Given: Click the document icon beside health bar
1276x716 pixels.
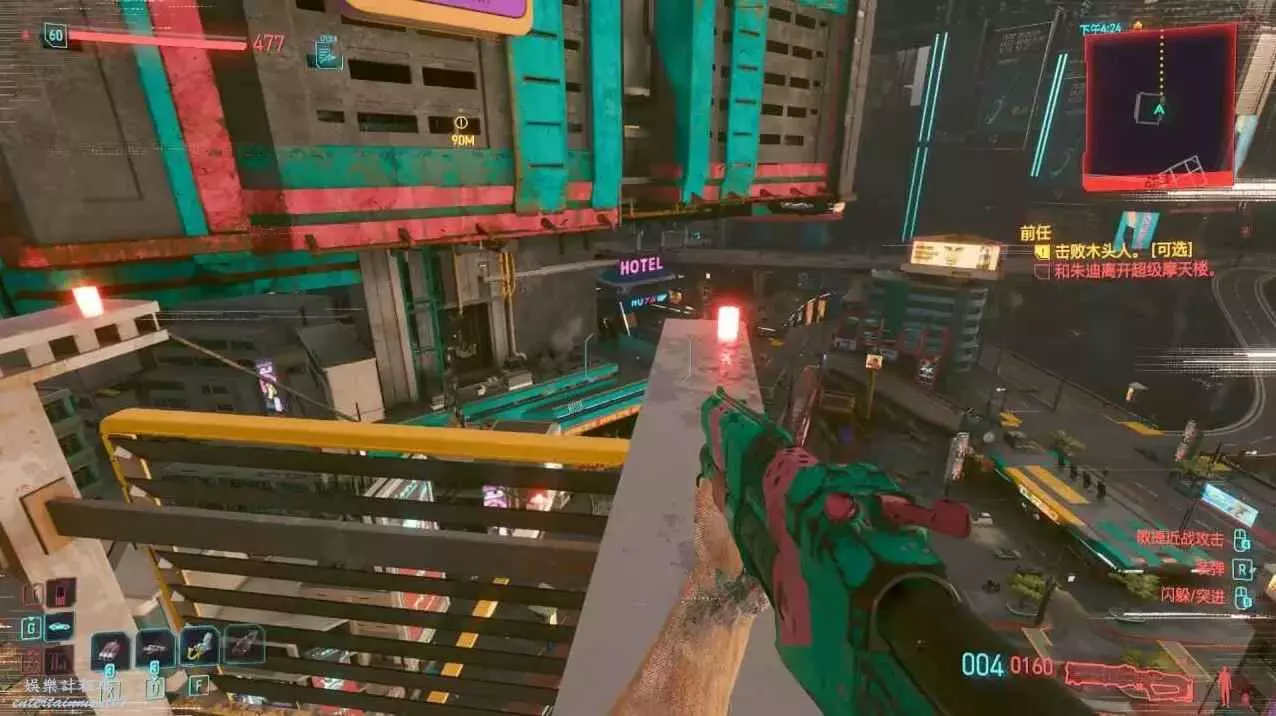Looking at the screenshot, I should (x=327, y=54).
